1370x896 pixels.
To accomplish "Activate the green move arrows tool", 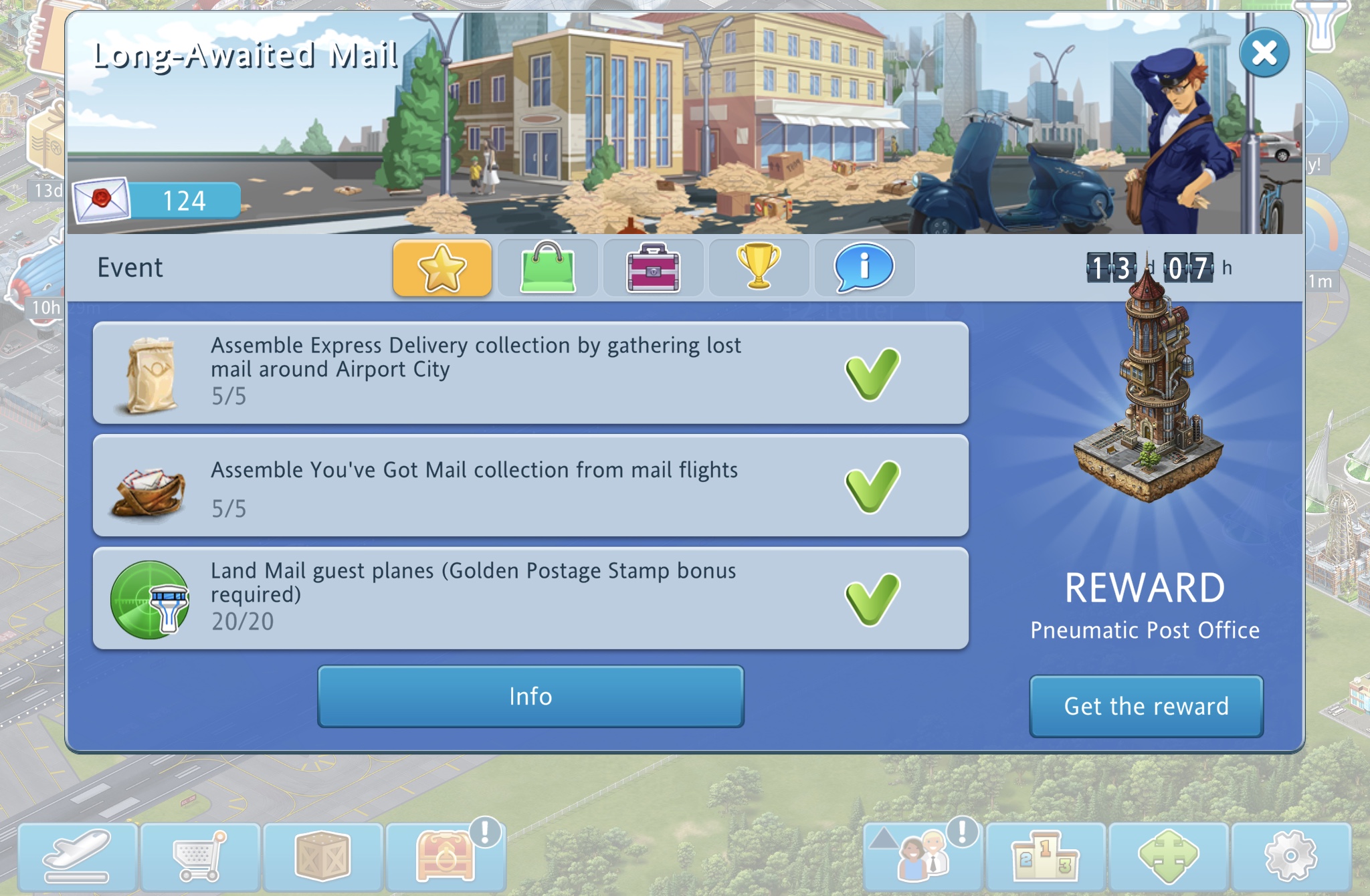I will pyautogui.click(x=1168, y=857).
